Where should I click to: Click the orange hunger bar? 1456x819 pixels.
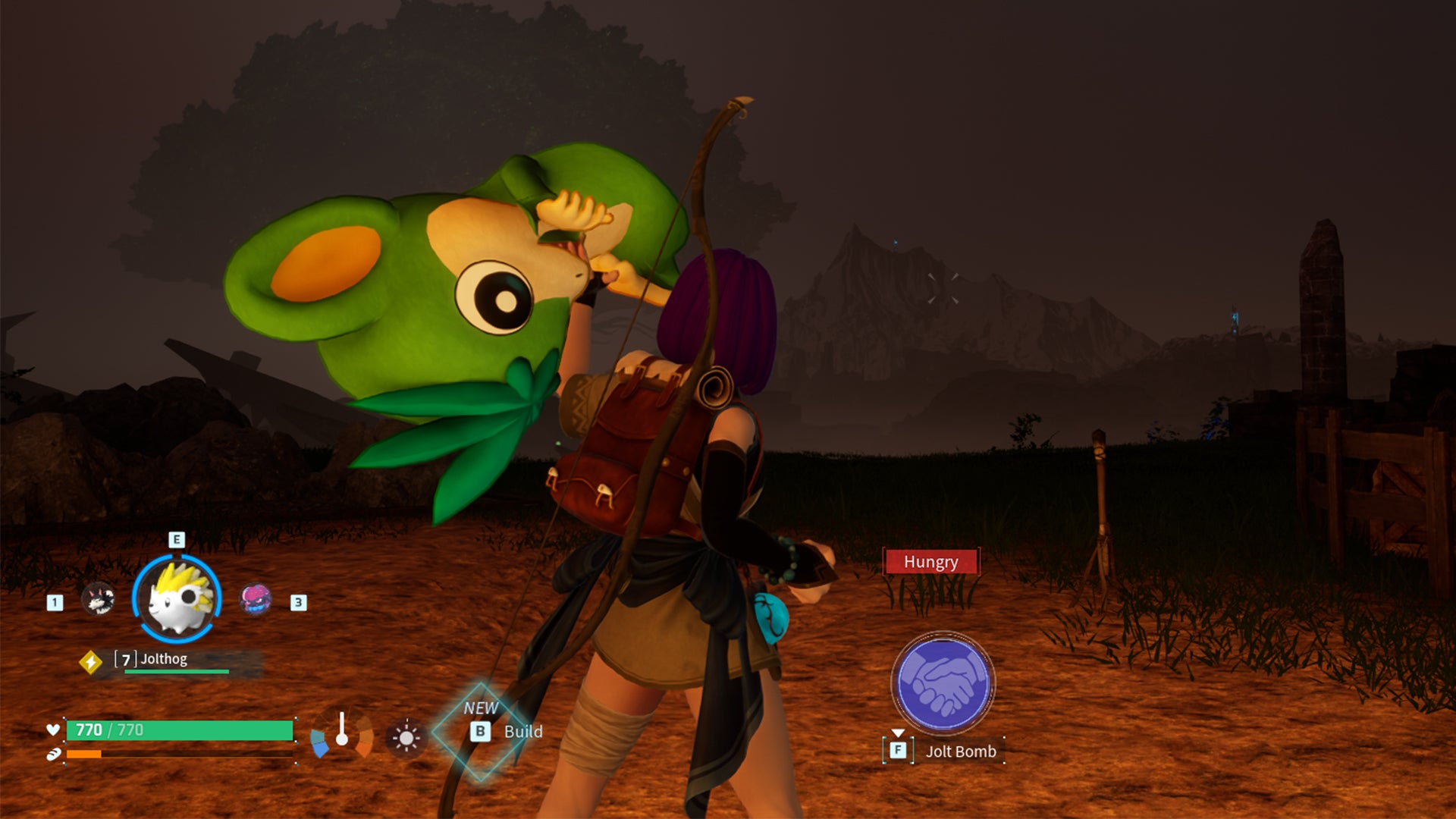click(83, 755)
